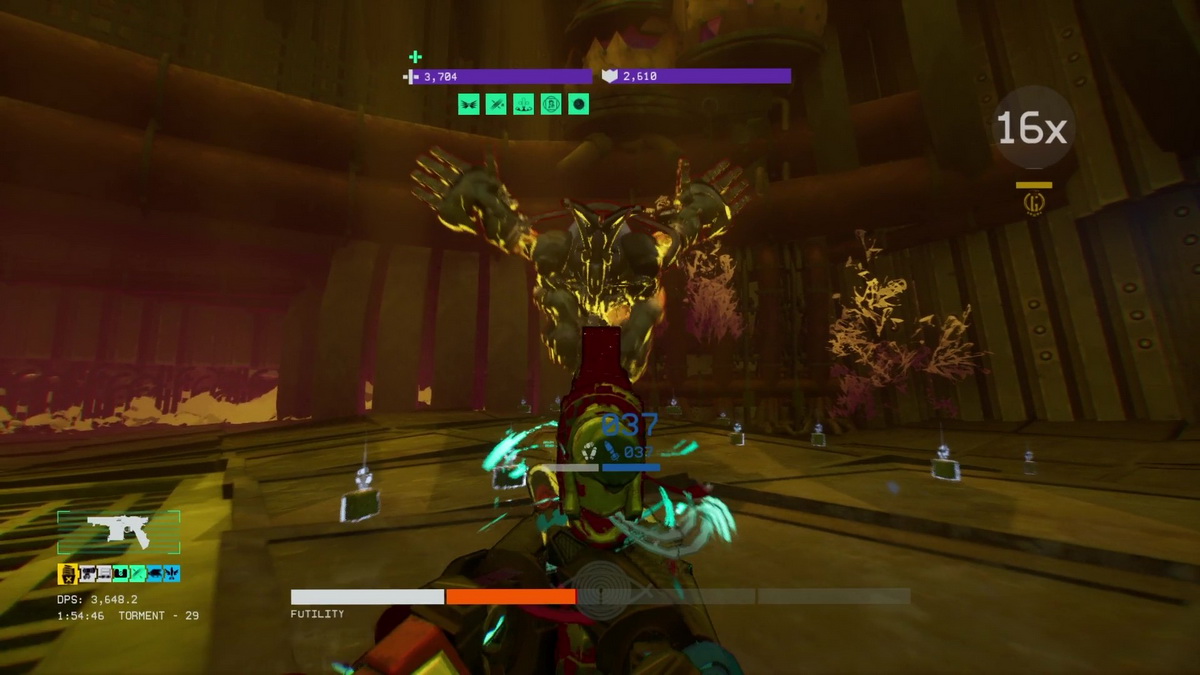The height and width of the screenshot is (675, 1200).
Task: Open the green portrait emblem buff icon
Action: point(550,104)
